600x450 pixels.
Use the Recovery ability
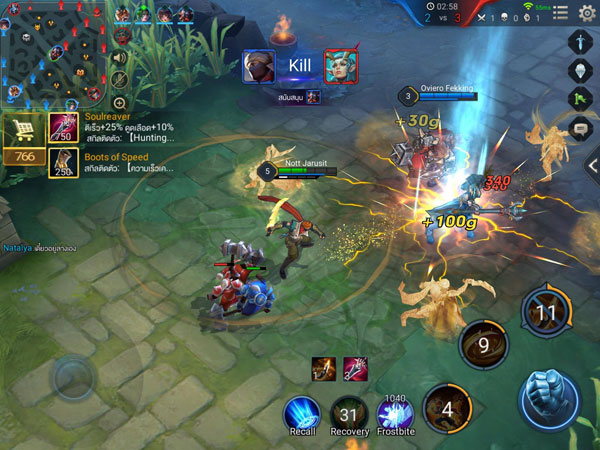tap(349, 413)
